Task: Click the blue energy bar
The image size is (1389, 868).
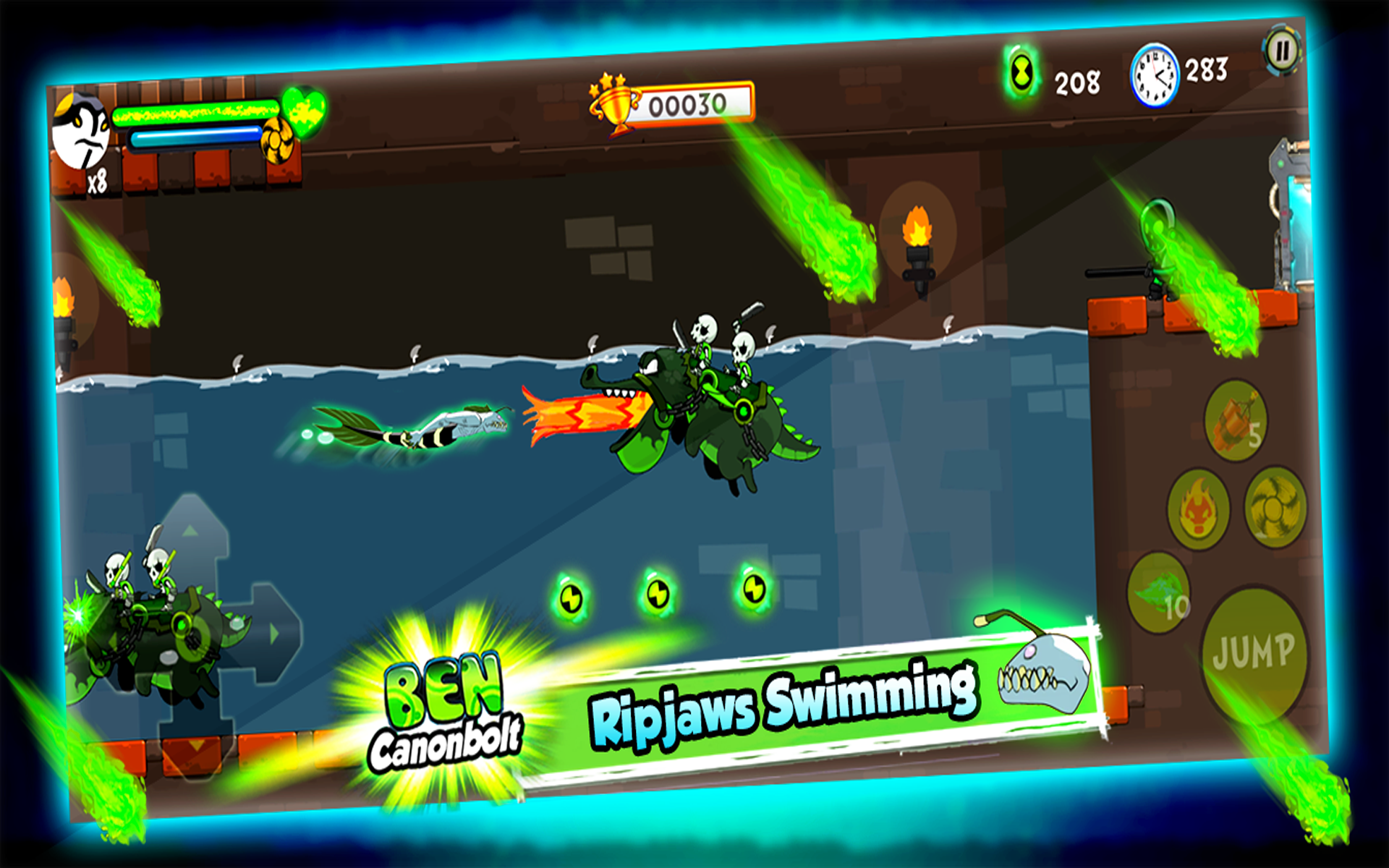Action: click(195, 137)
